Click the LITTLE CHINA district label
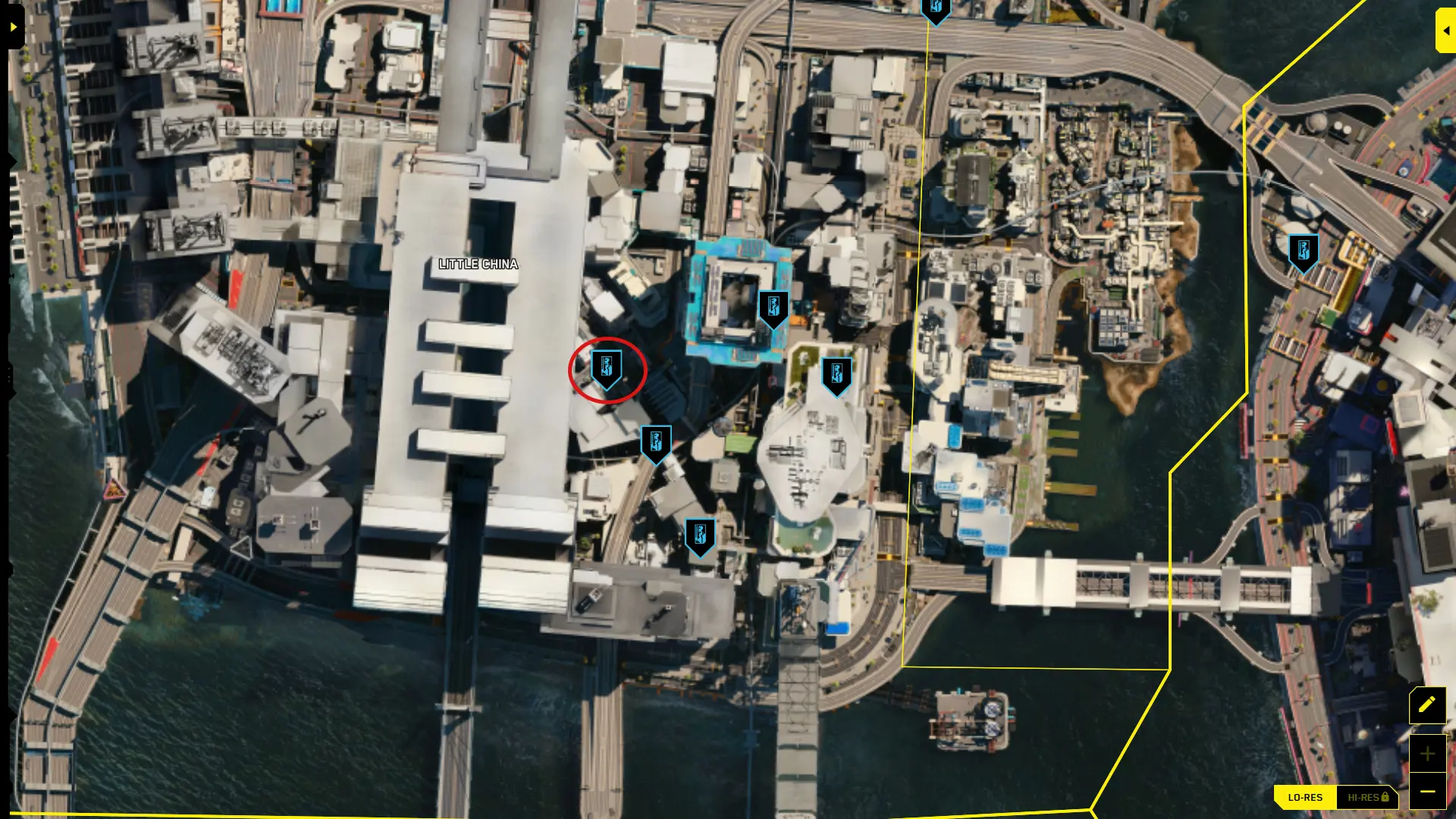This screenshot has height=819, width=1456. pyautogui.click(x=479, y=264)
